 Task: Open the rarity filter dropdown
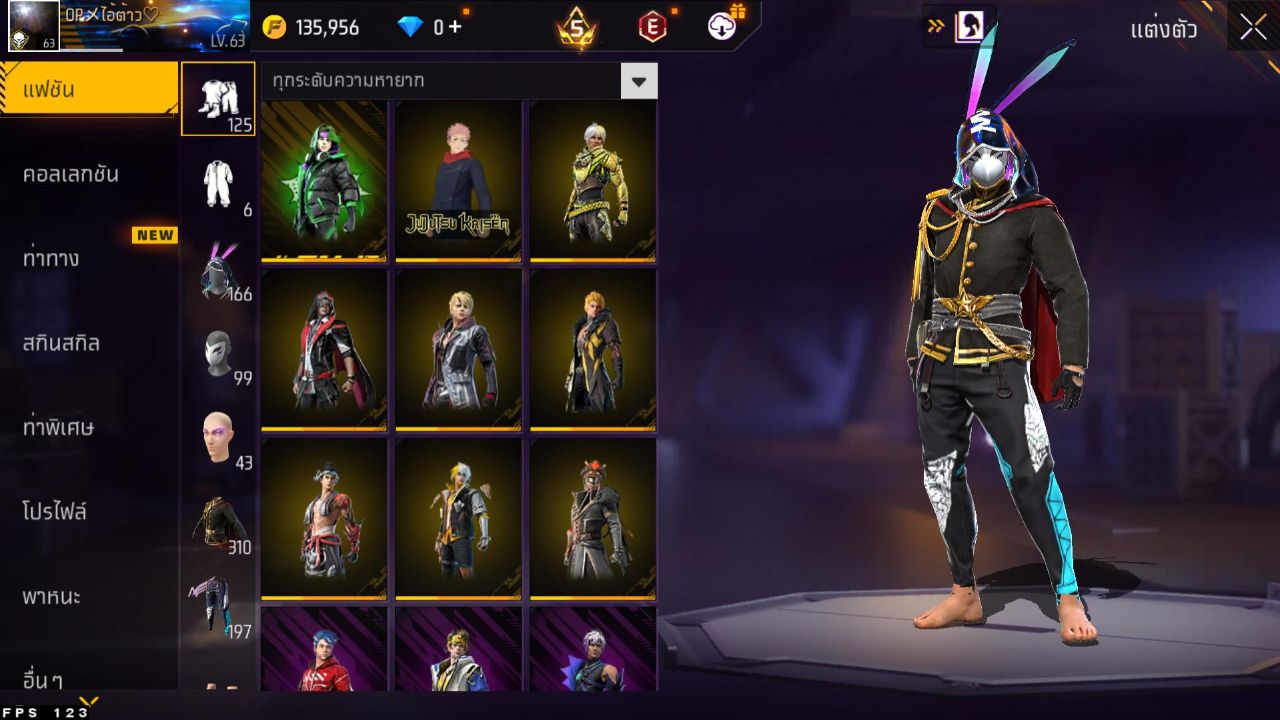pos(639,81)
